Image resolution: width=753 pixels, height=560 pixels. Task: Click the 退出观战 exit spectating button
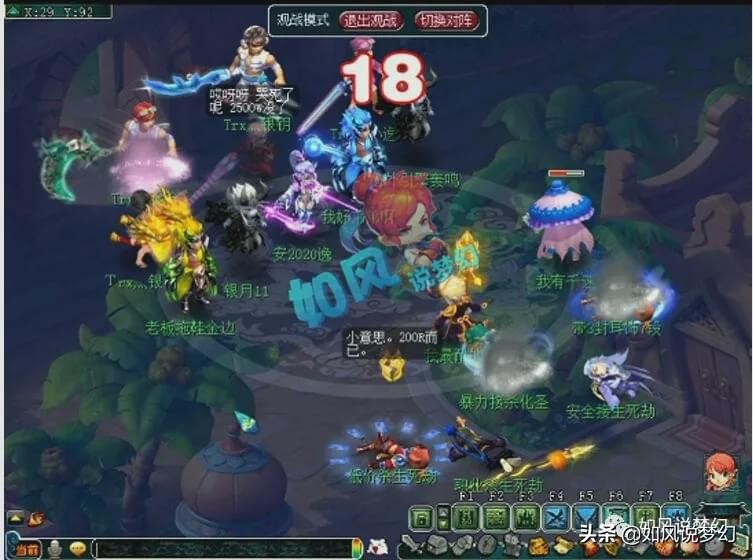(370, 20)
